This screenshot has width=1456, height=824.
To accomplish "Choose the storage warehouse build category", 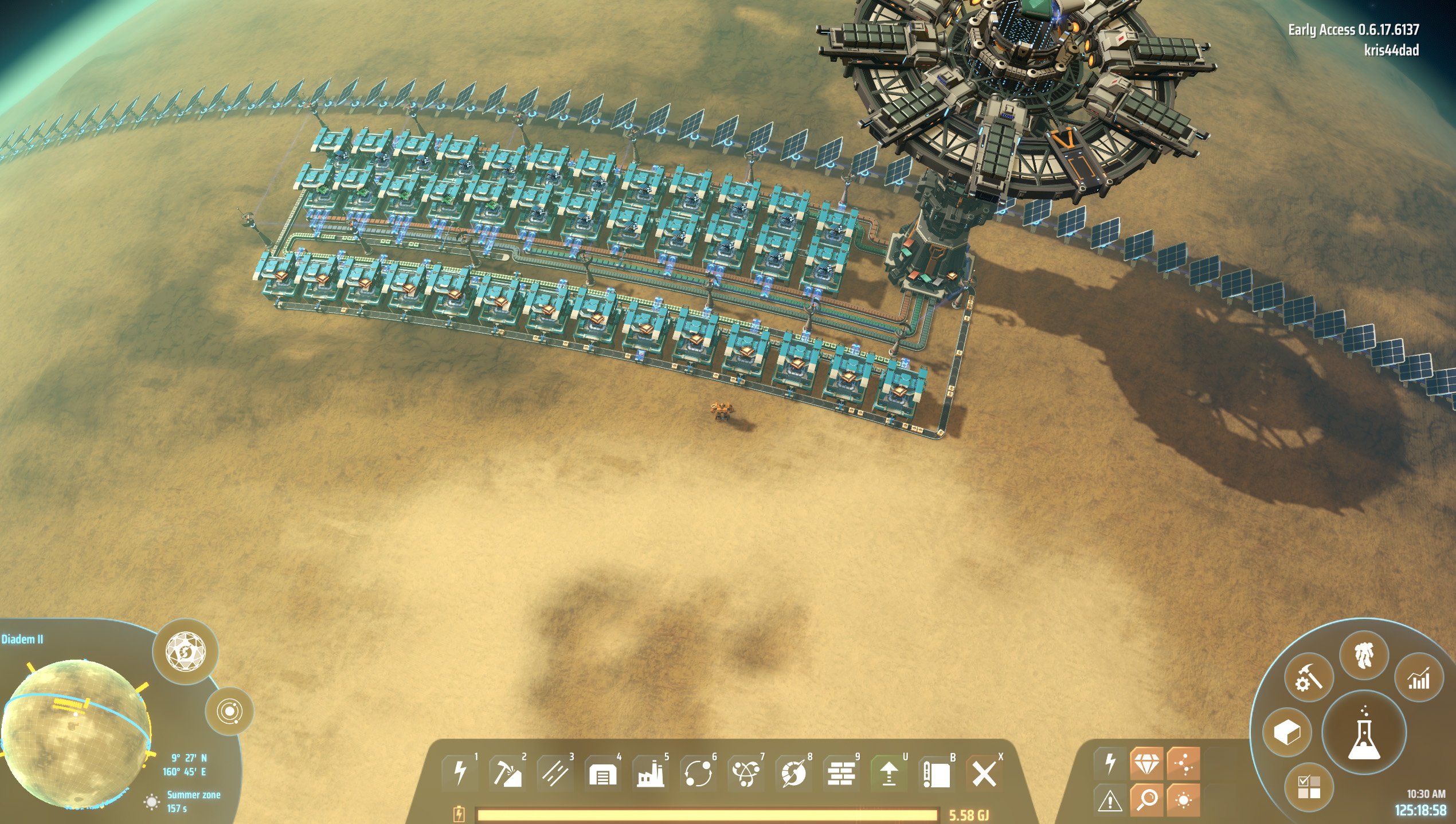I will pos(602,773).
